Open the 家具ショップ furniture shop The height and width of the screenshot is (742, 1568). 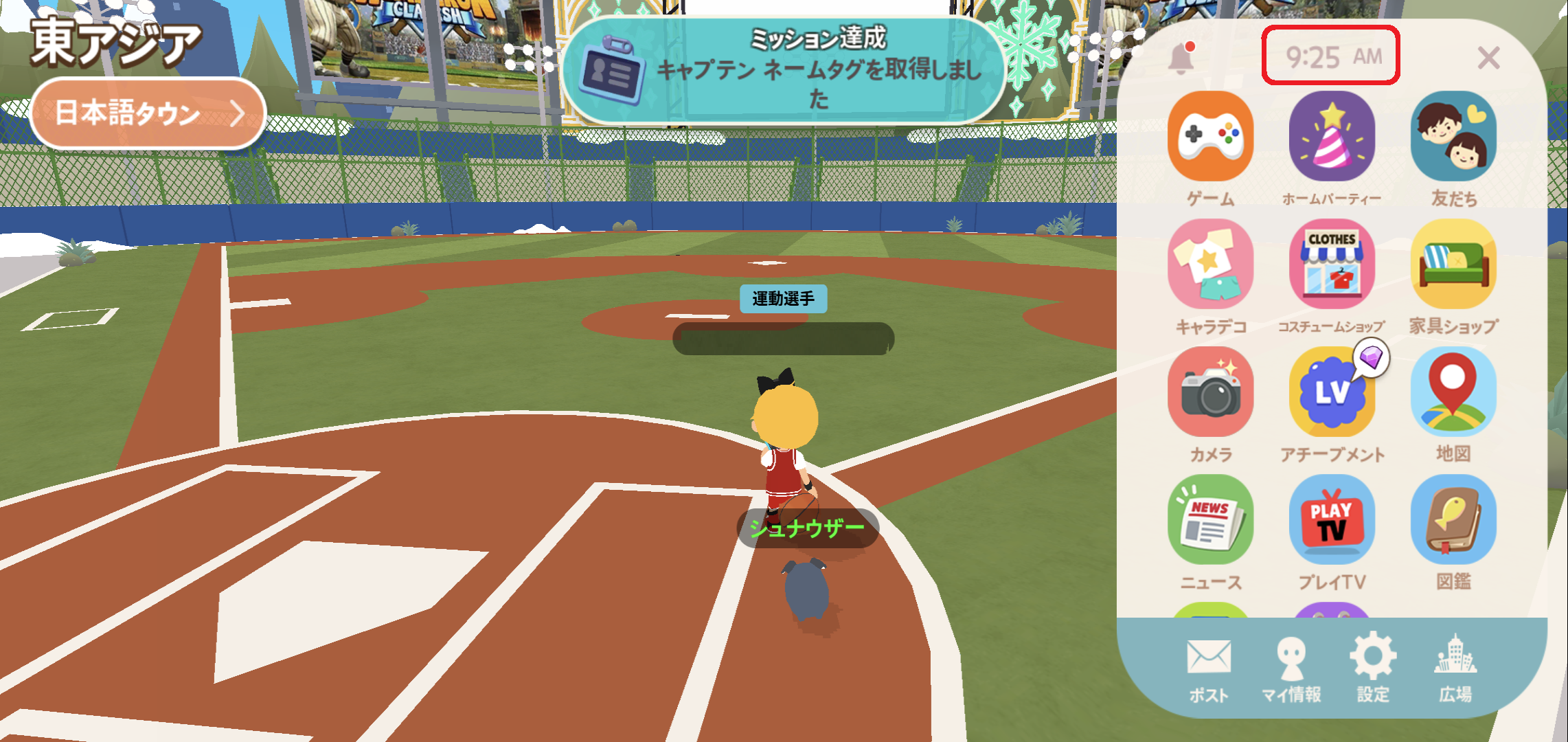coord(1453,265)
